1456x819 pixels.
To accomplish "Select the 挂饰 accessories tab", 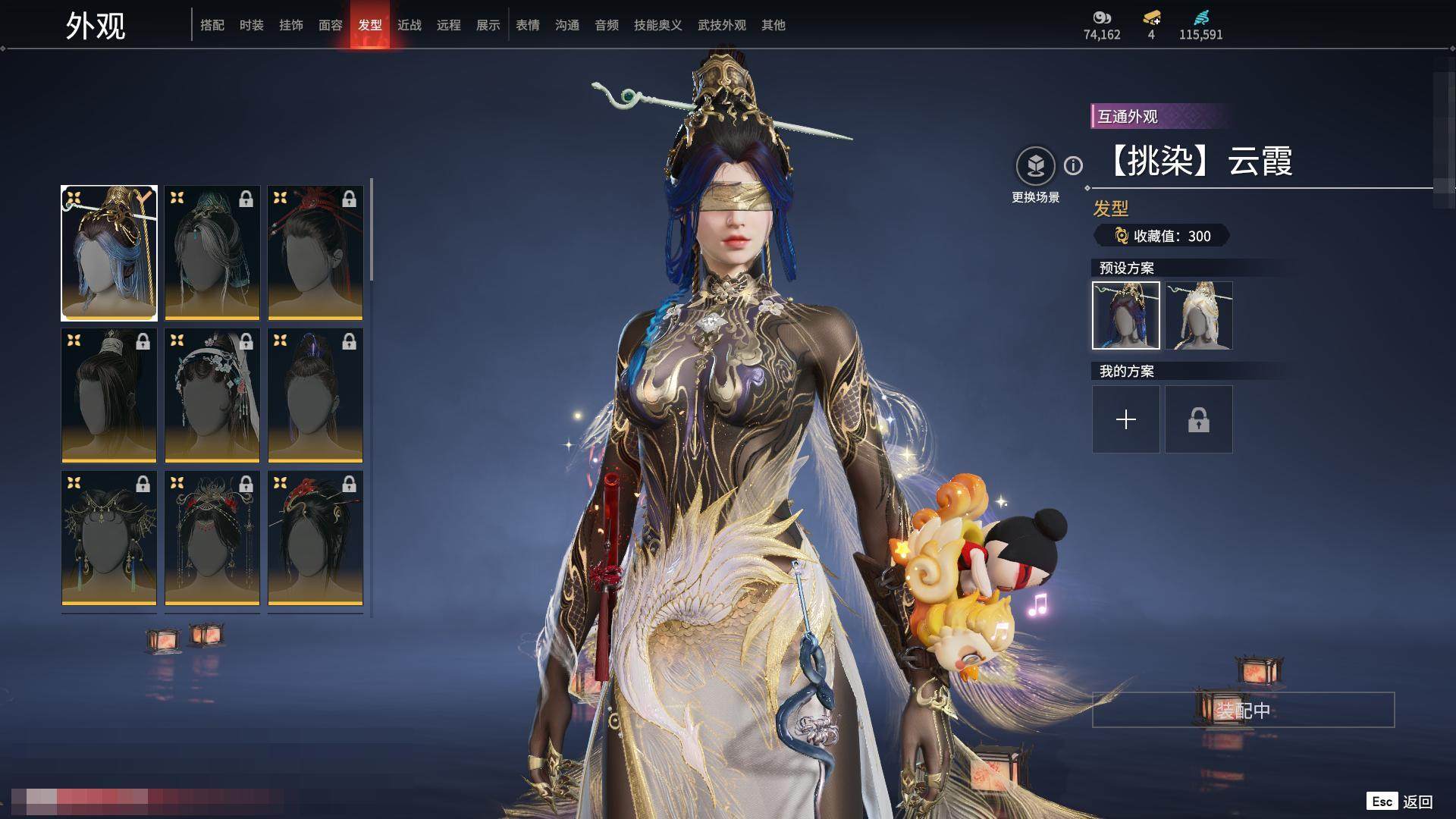I will pyautogui.click(x=291, y=25).
